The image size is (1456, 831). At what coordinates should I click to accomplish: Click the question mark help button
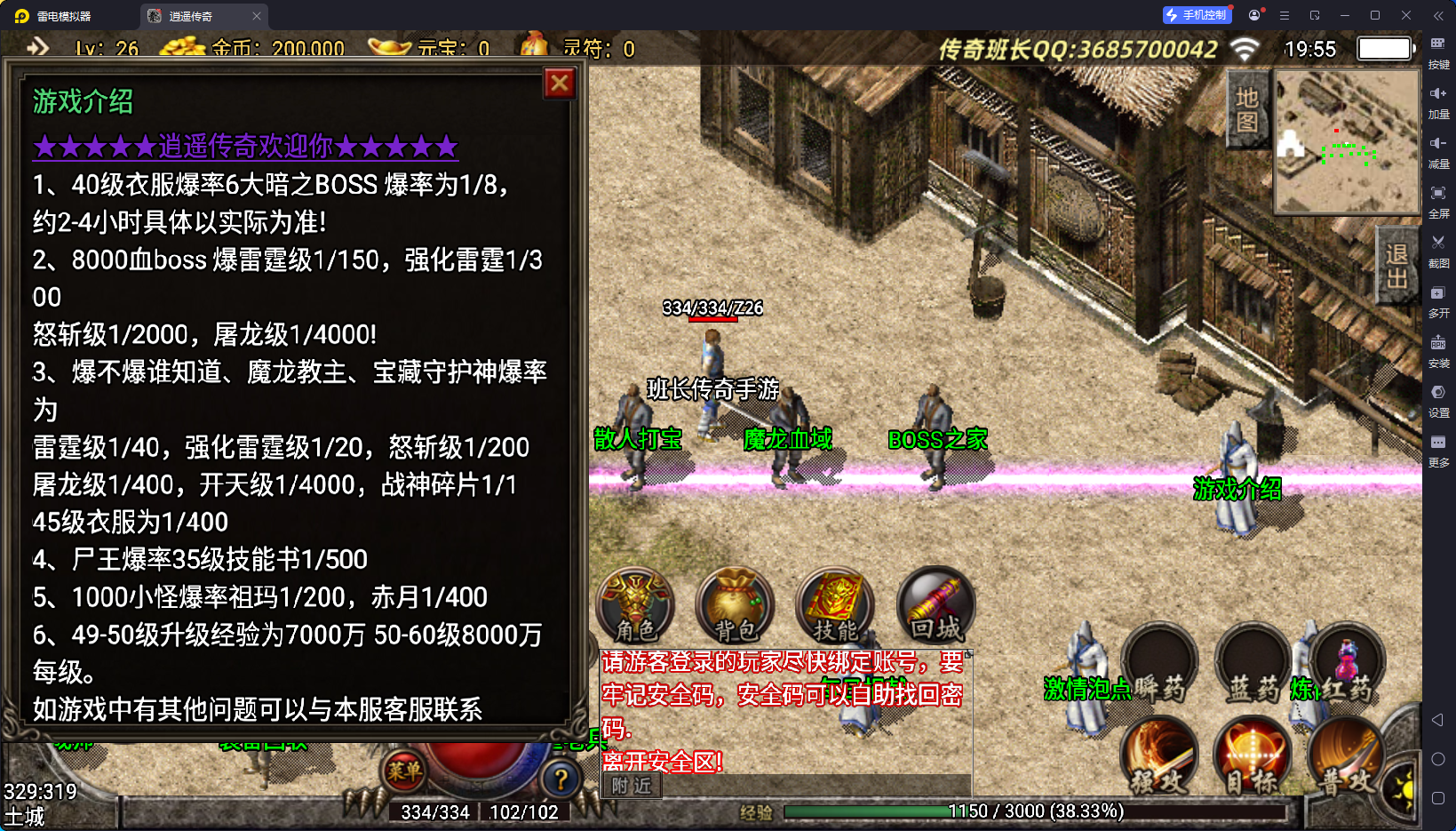coord(561,780)
